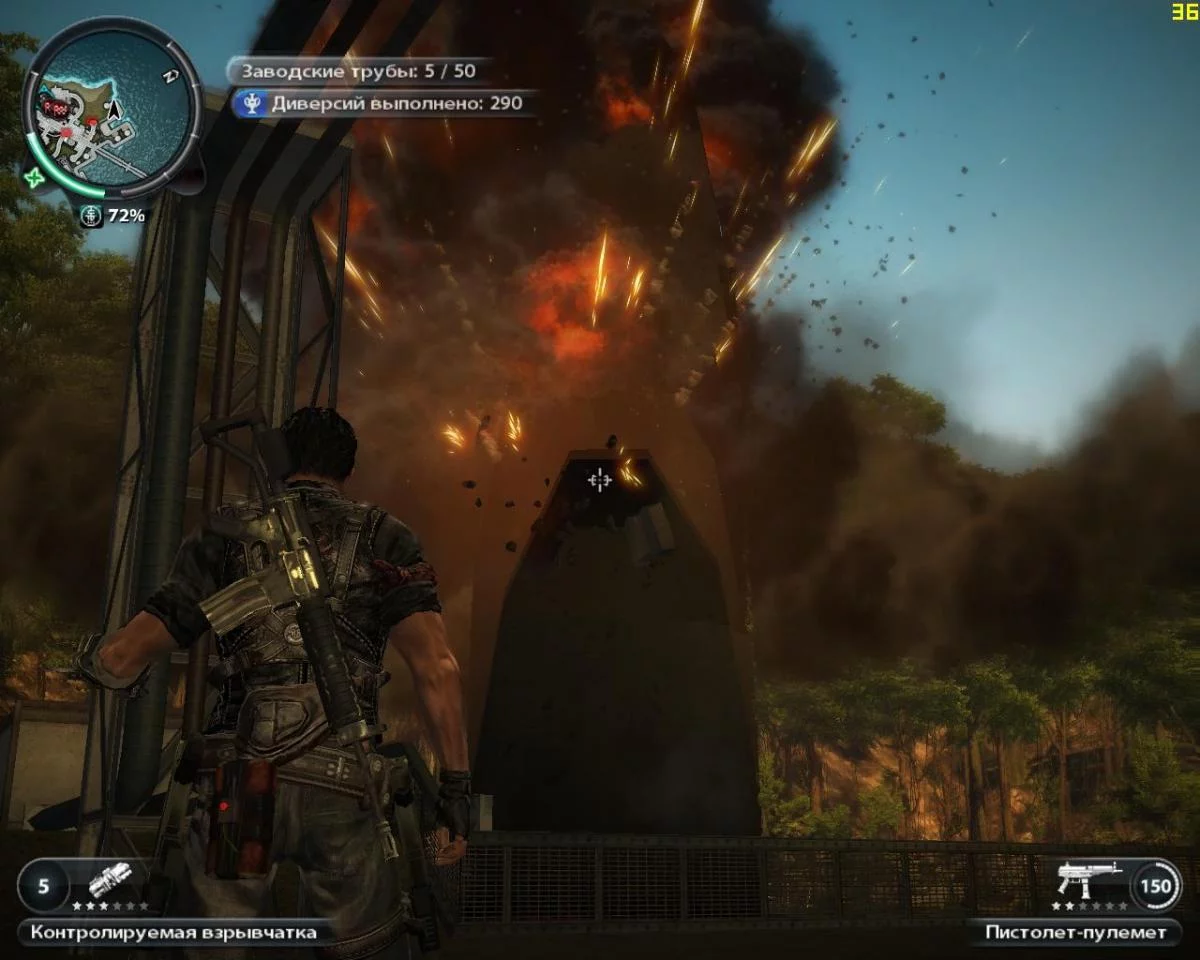The width and height of the screenshot is (1200, 960).
Task: Open the factory chimneys objective tracker
Action: (x=355, y=71)
